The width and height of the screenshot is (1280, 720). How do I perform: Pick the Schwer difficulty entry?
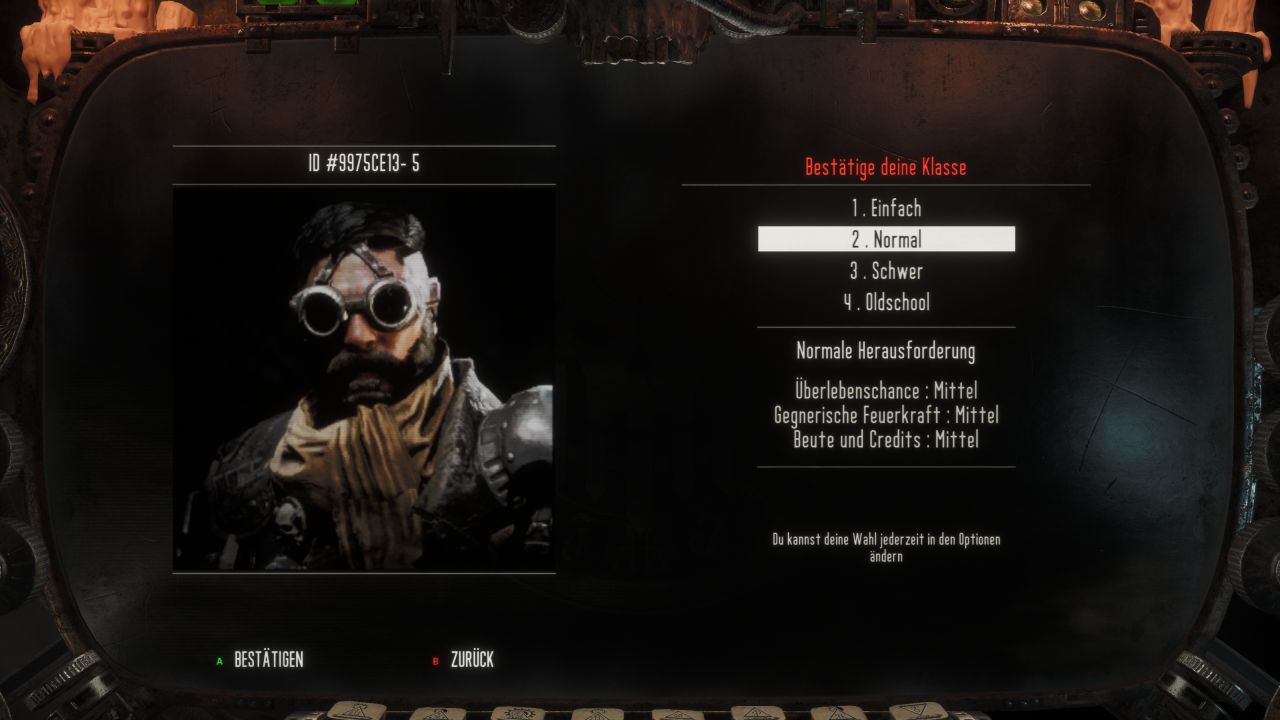tap(886, 271)
